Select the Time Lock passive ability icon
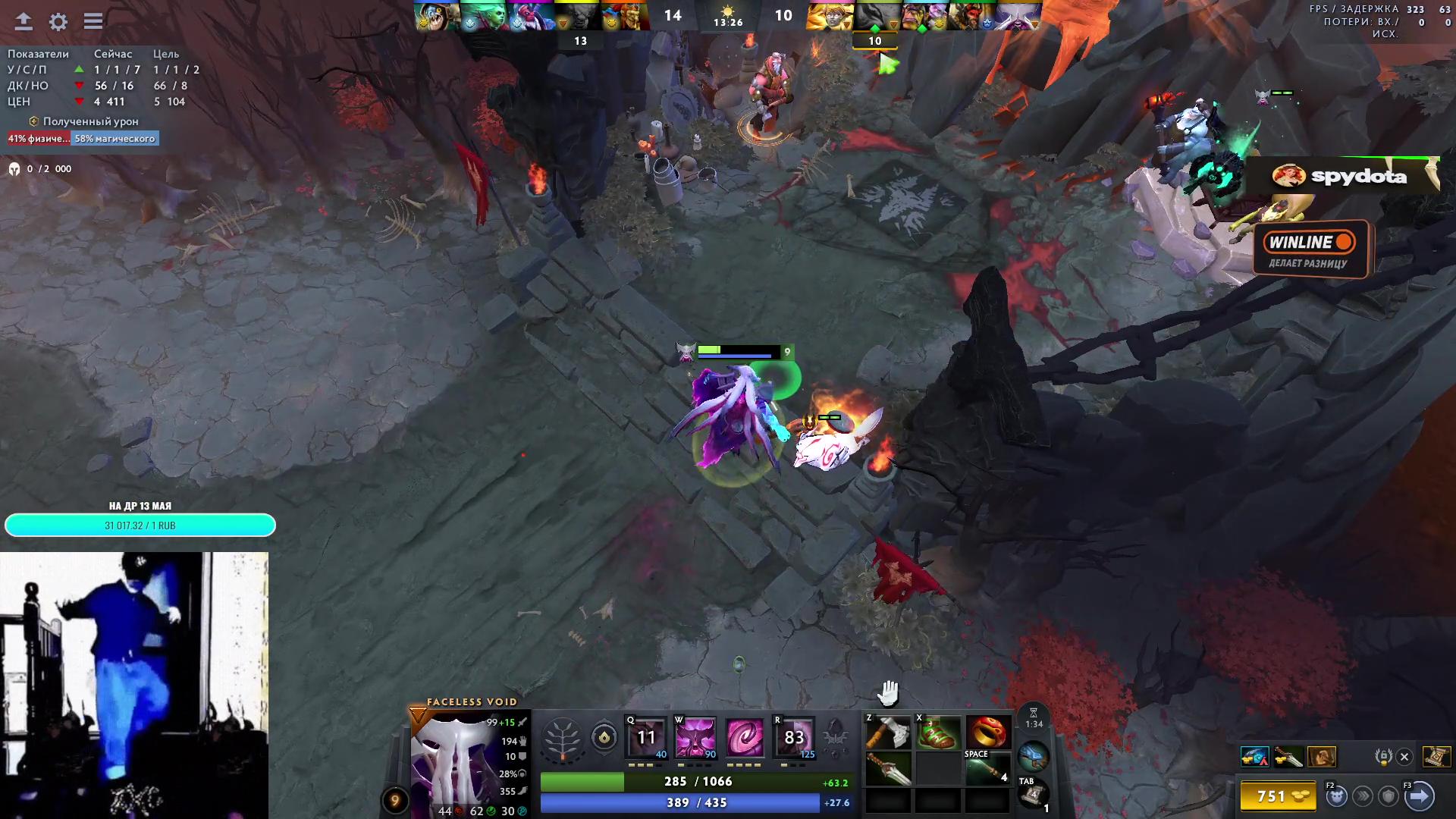This screenshot has width=1456, height=819. [745, 736]
